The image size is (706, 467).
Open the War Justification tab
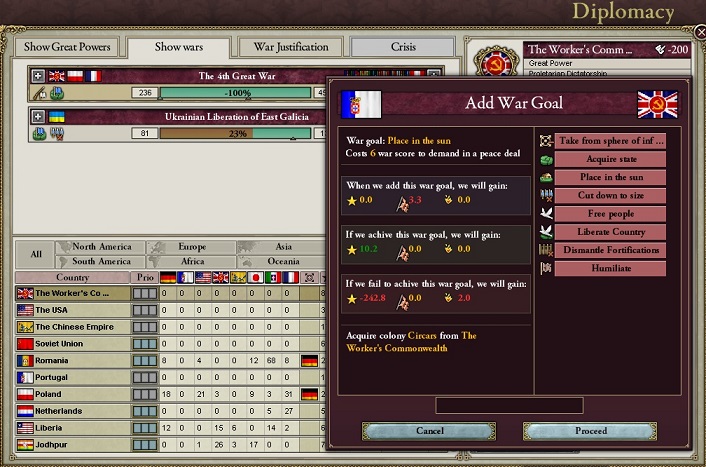(x=290, y=47)
